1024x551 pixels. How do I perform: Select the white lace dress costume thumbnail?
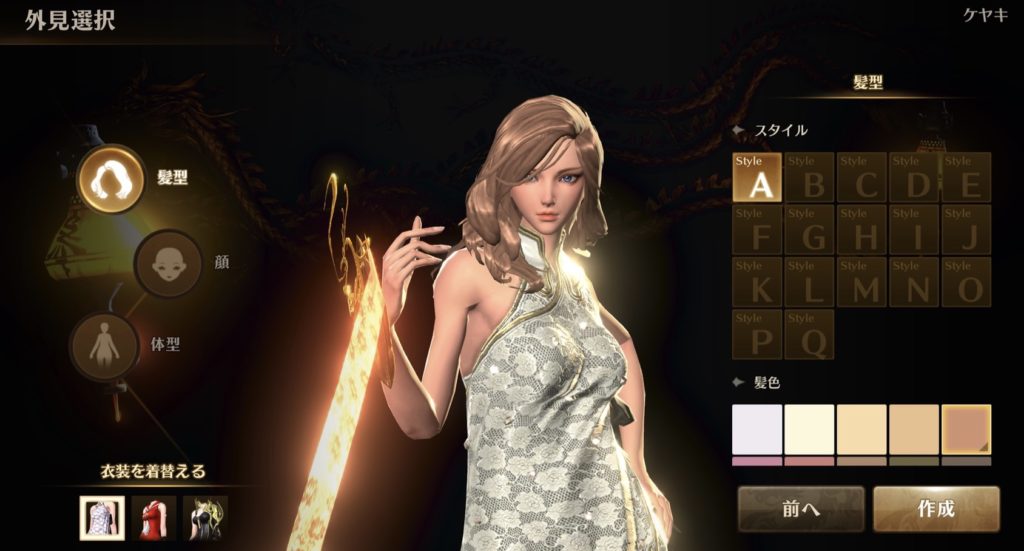pyautogui.click(x=102, y=518)
